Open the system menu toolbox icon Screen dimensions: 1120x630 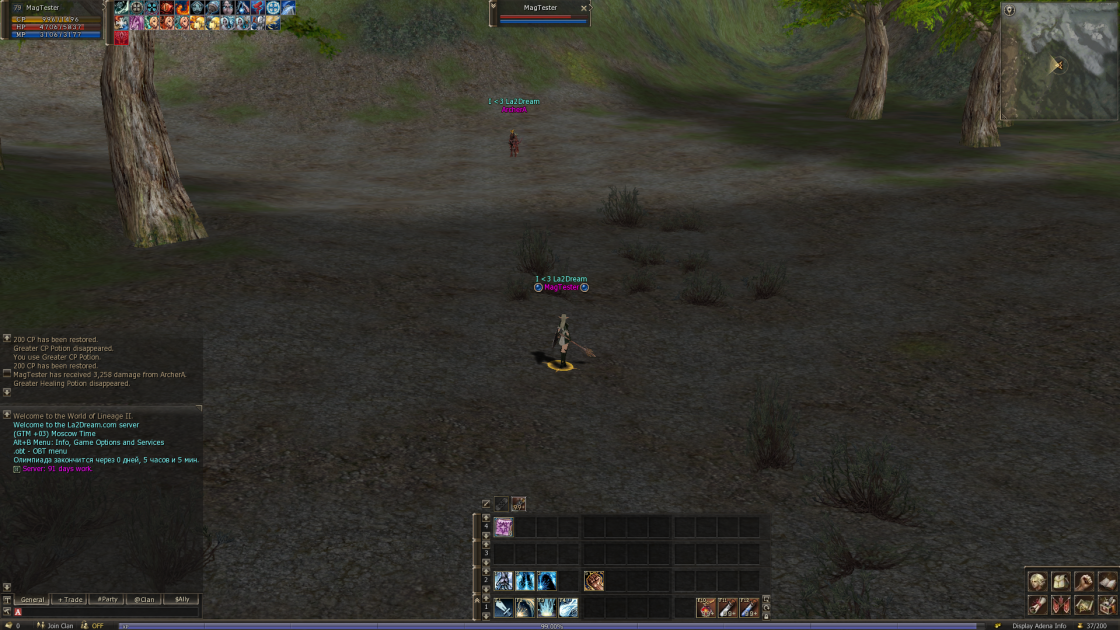coord(1106,604)
